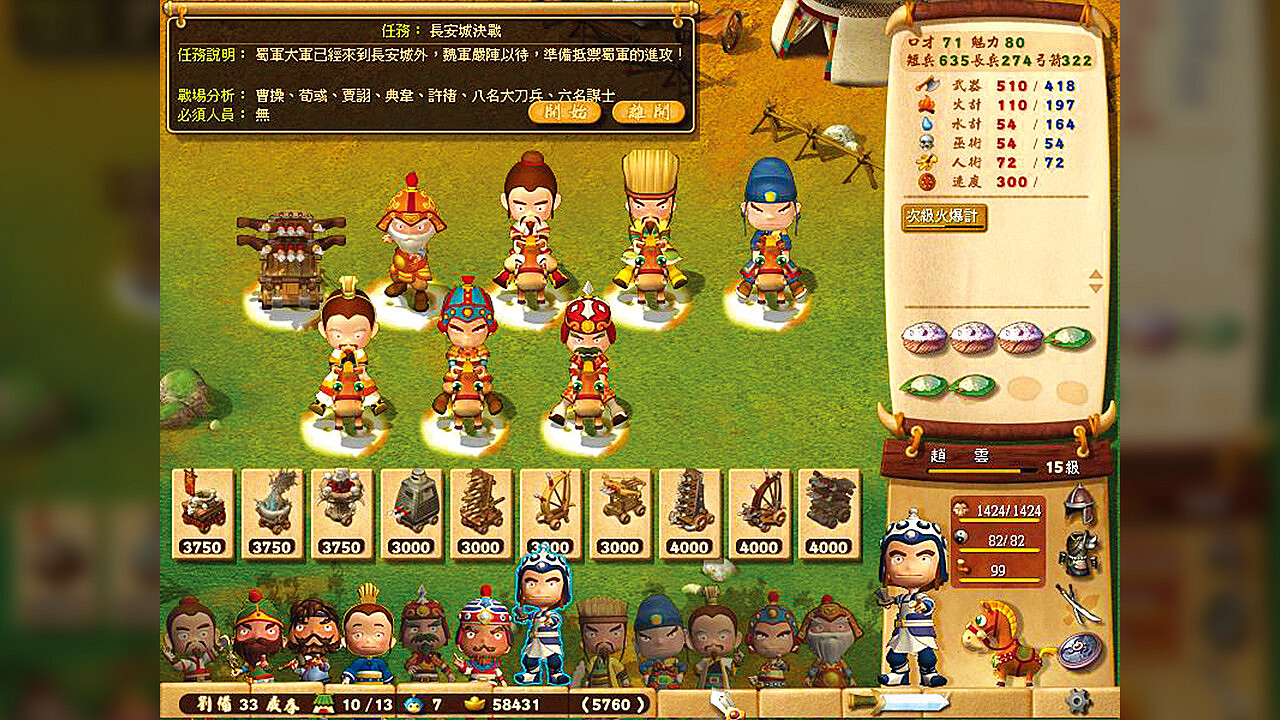This screenshot has width=1280, height=720.
Task: Click the blue bird resource icon
Action: coord(414,704)
